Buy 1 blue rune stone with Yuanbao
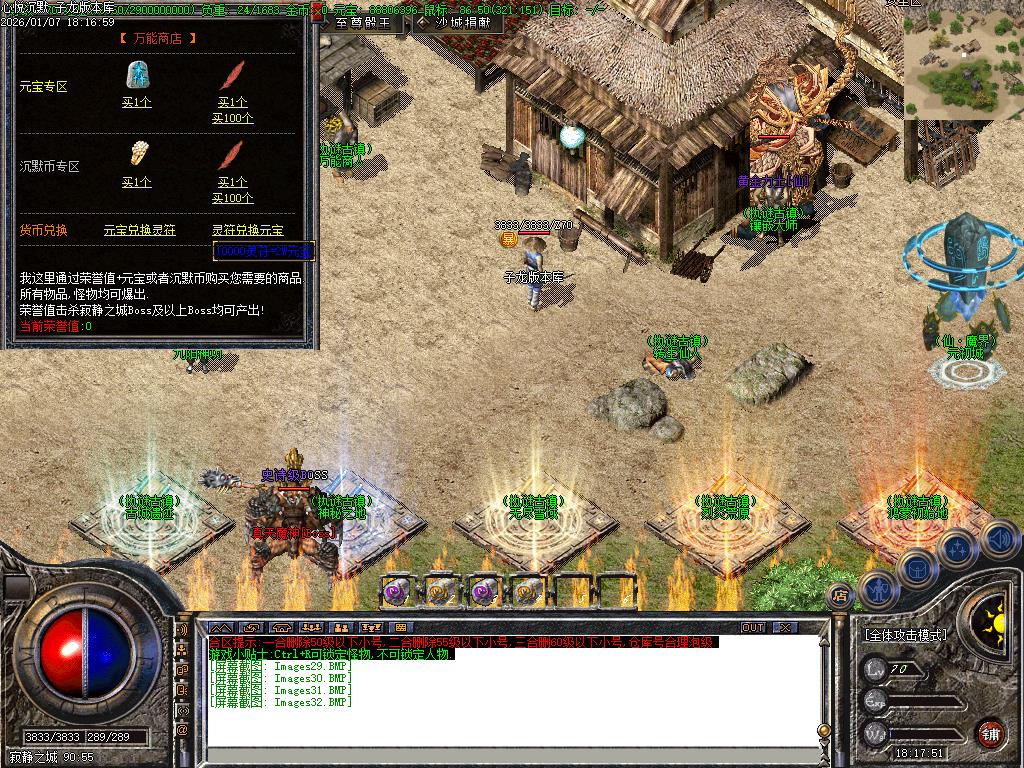Screen dimensions: 1024x768 (x=136, y=102)
